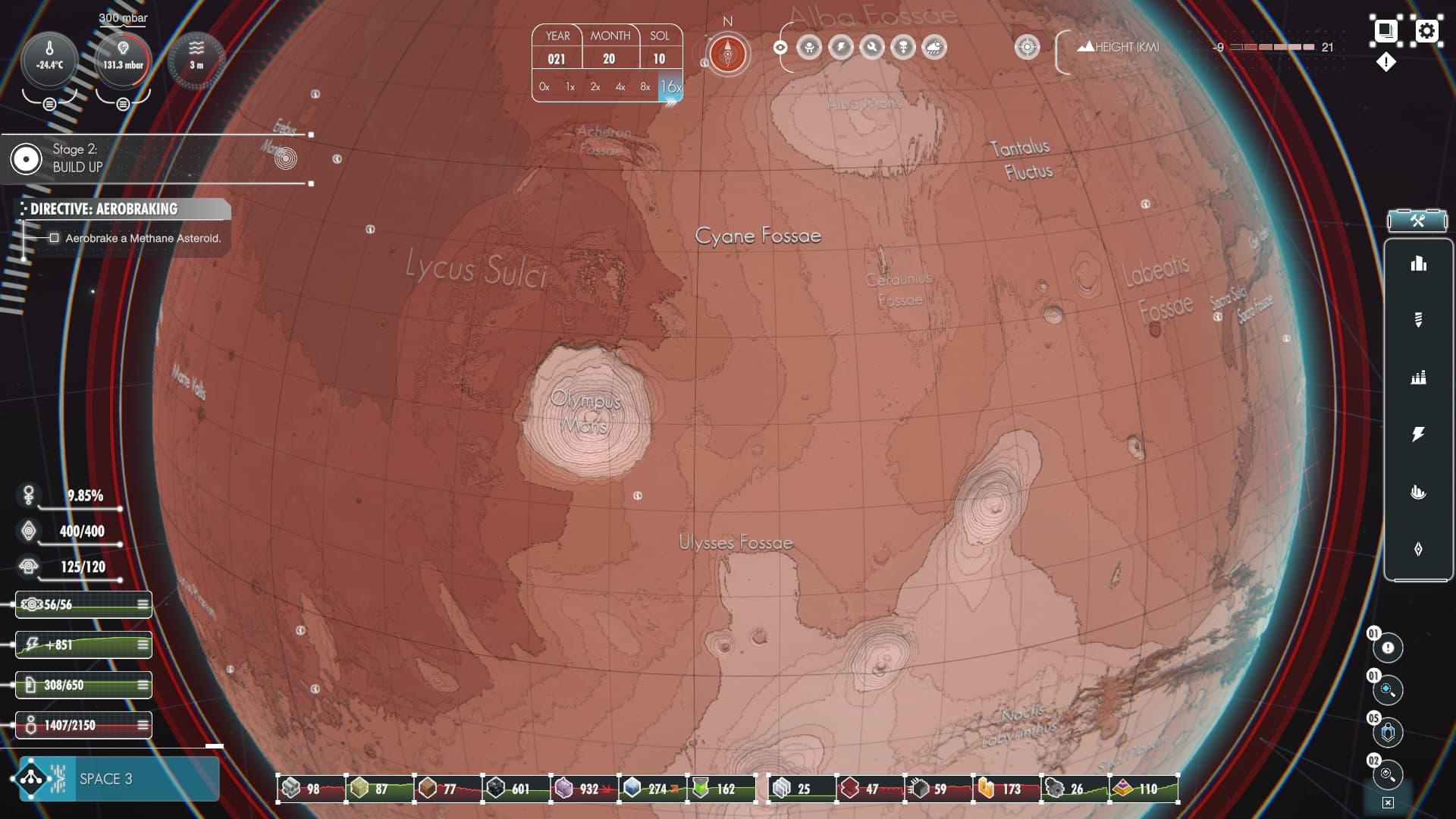Toggle the eye overlay visibility icon

tap(780, 48)
